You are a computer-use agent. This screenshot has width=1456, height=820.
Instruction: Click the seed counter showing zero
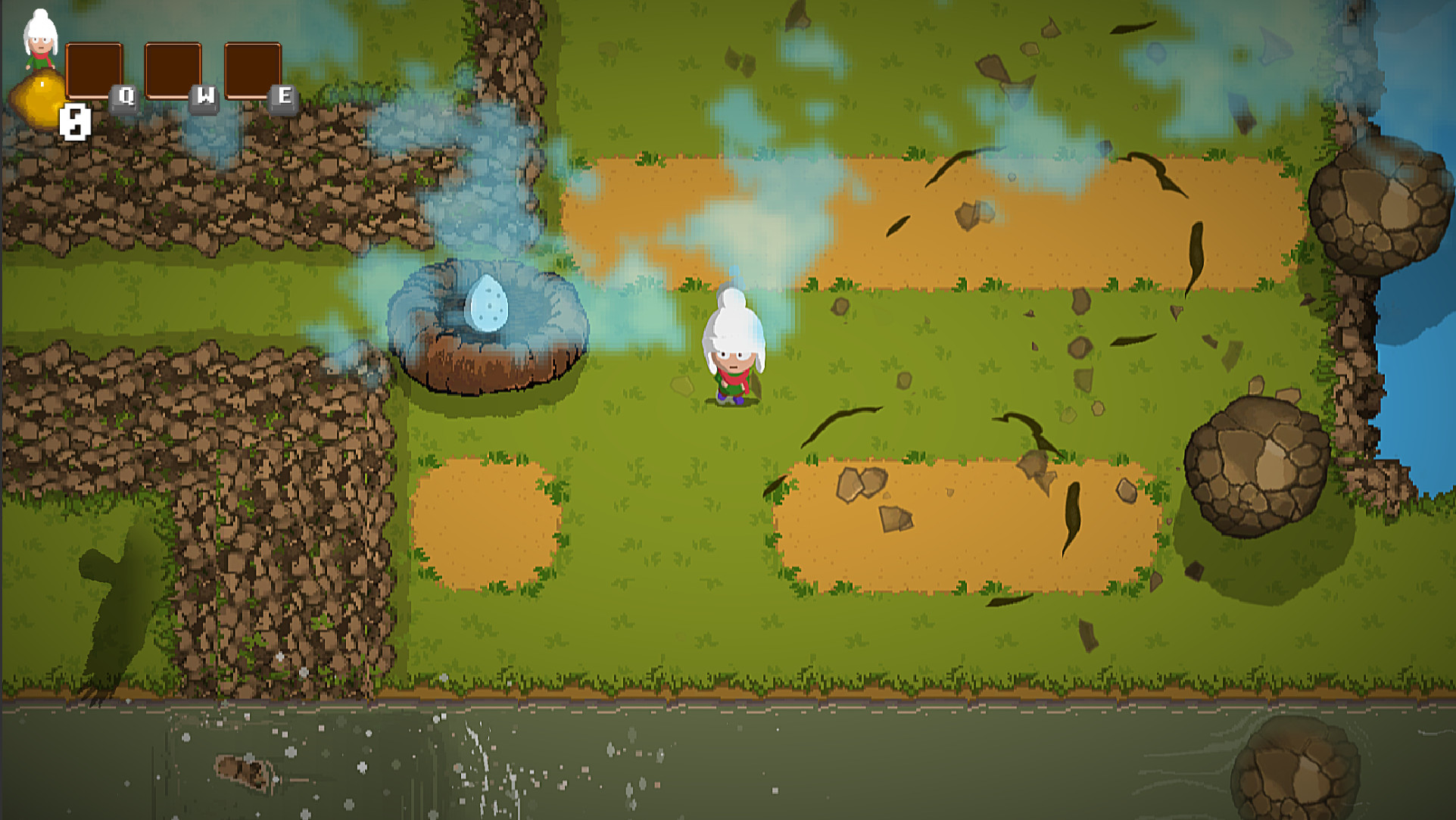(73, 121)
